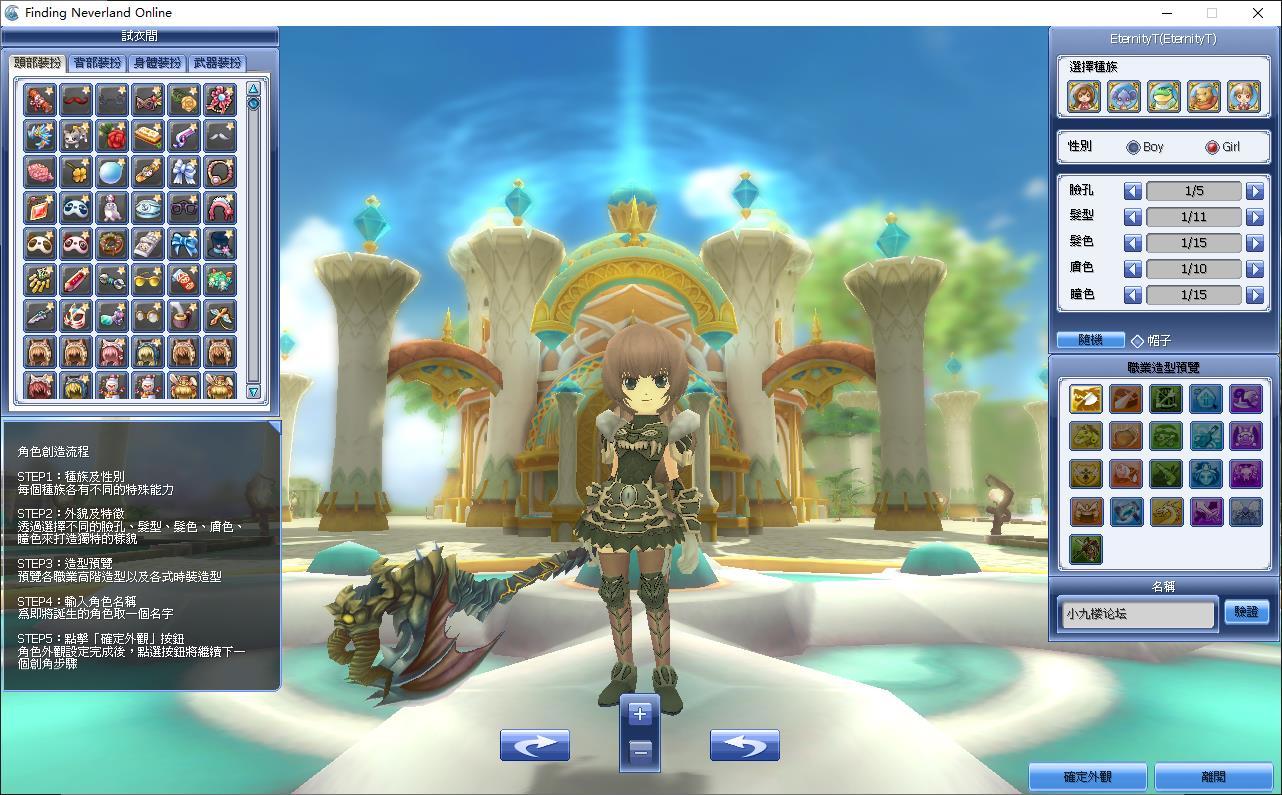Advance to the next 臉孔 face style

click(1254, 191)
